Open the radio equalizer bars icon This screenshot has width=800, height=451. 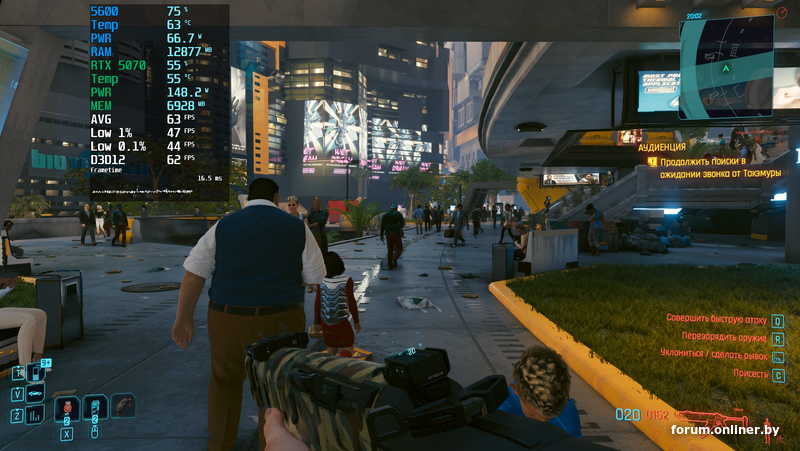(x=36, y=413)
